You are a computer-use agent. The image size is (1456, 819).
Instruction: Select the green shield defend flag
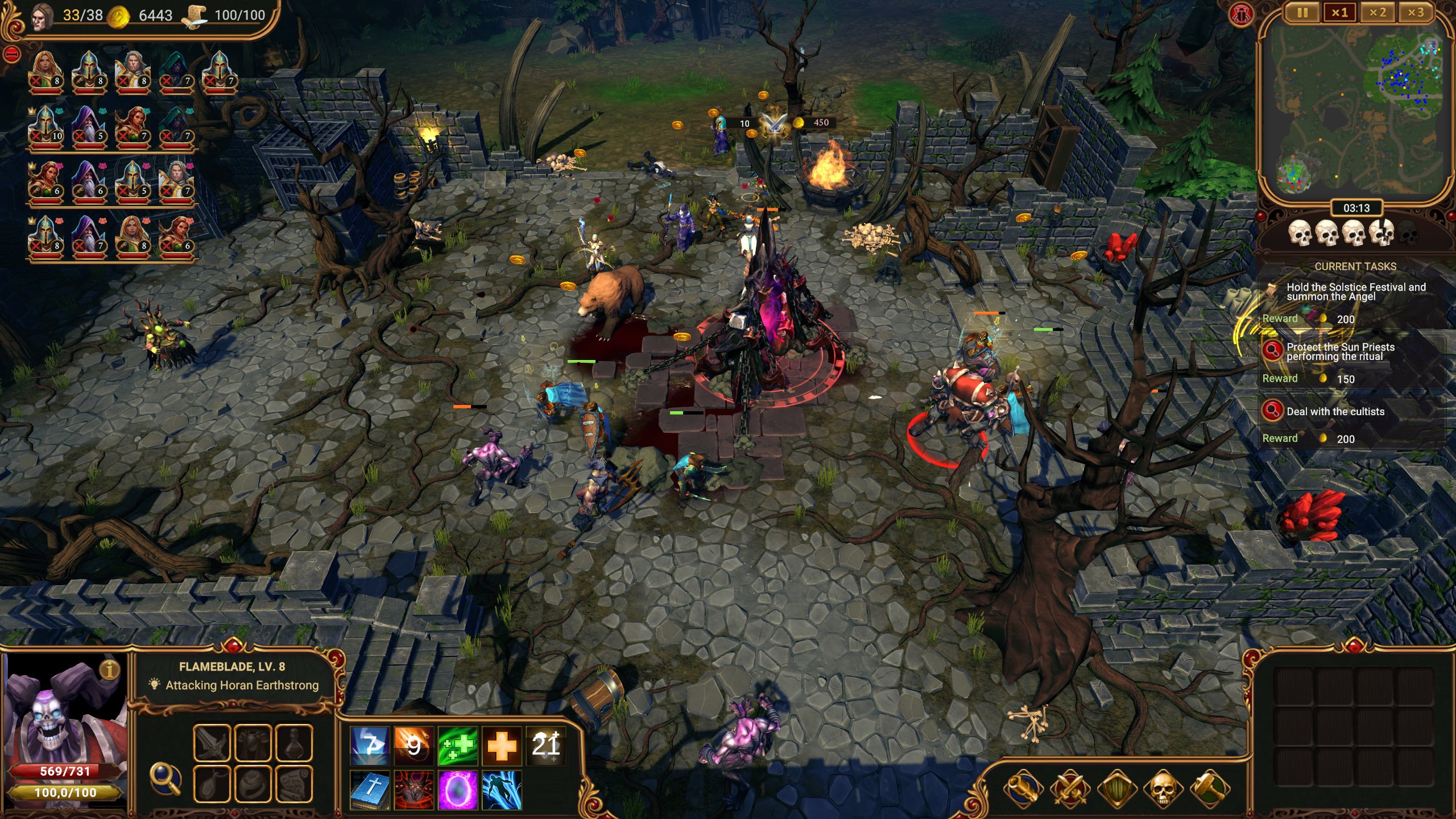(x=1116, y=788)
